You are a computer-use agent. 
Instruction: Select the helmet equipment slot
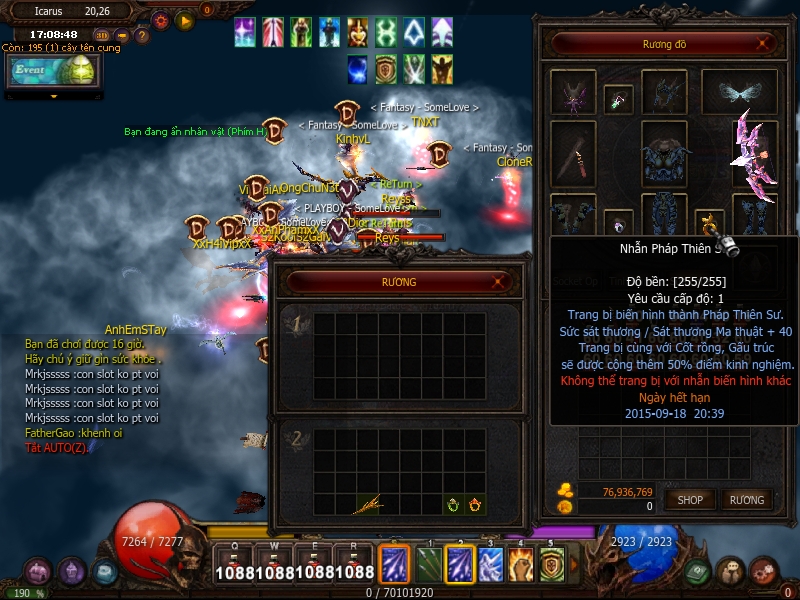664,93
